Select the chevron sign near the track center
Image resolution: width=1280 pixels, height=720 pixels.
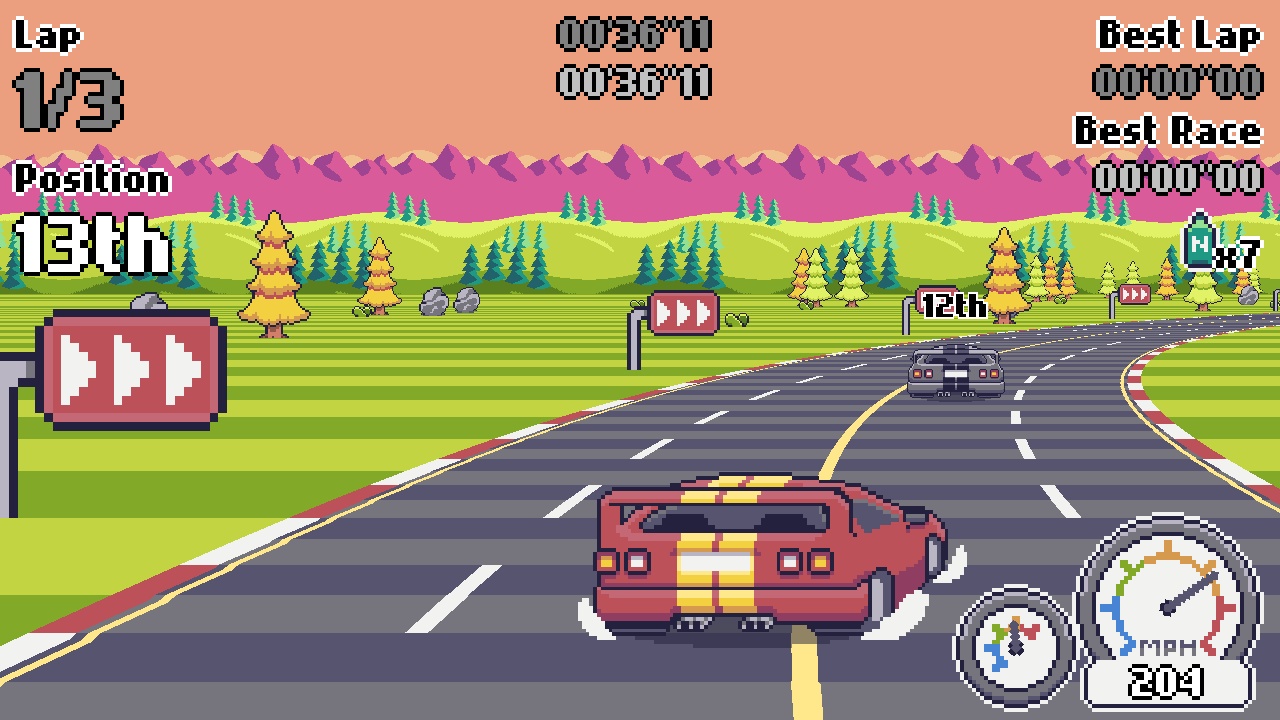tap(684, 312)
